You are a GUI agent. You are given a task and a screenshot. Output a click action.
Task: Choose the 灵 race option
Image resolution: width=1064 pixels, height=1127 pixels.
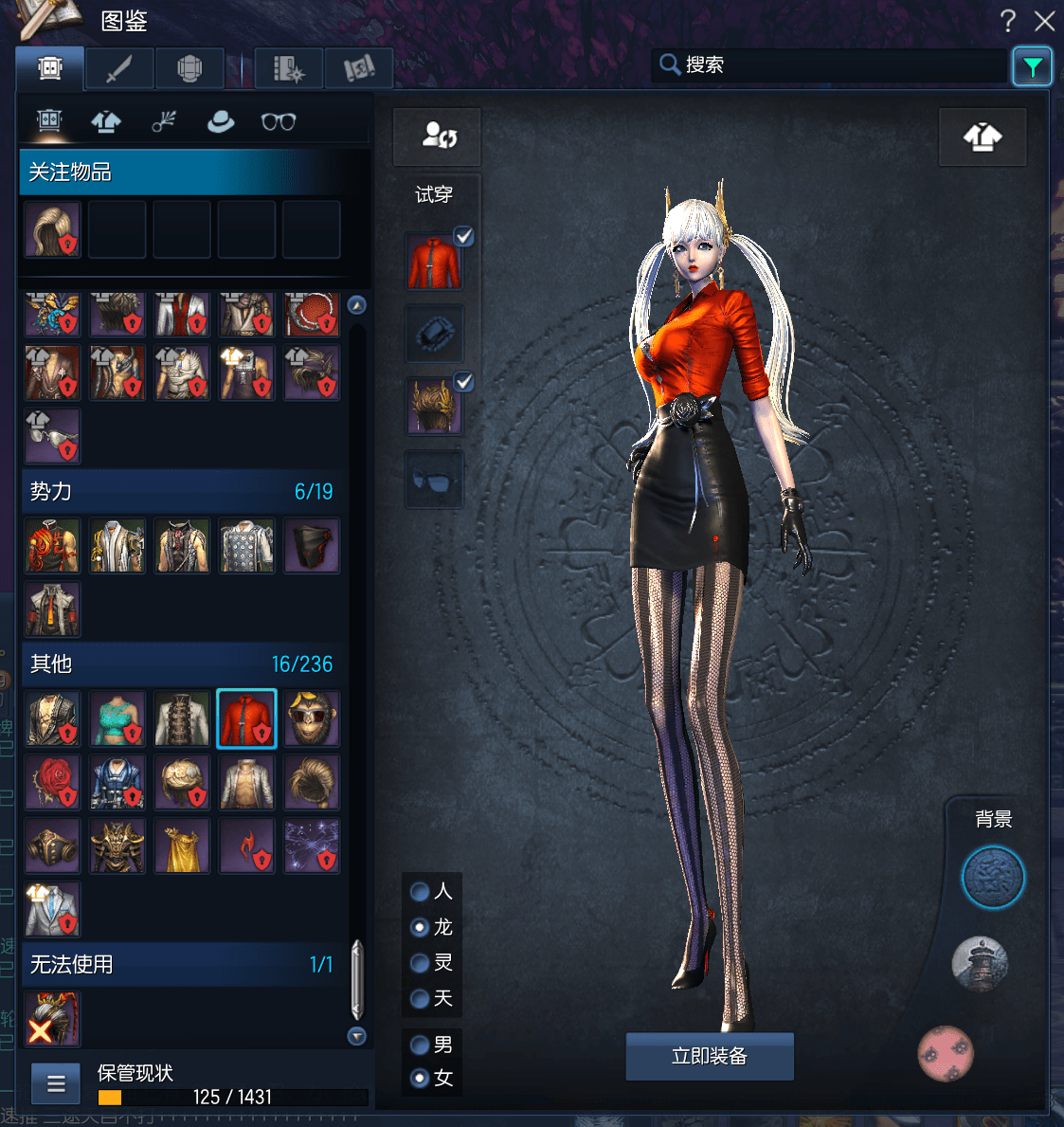click(420, 963)
